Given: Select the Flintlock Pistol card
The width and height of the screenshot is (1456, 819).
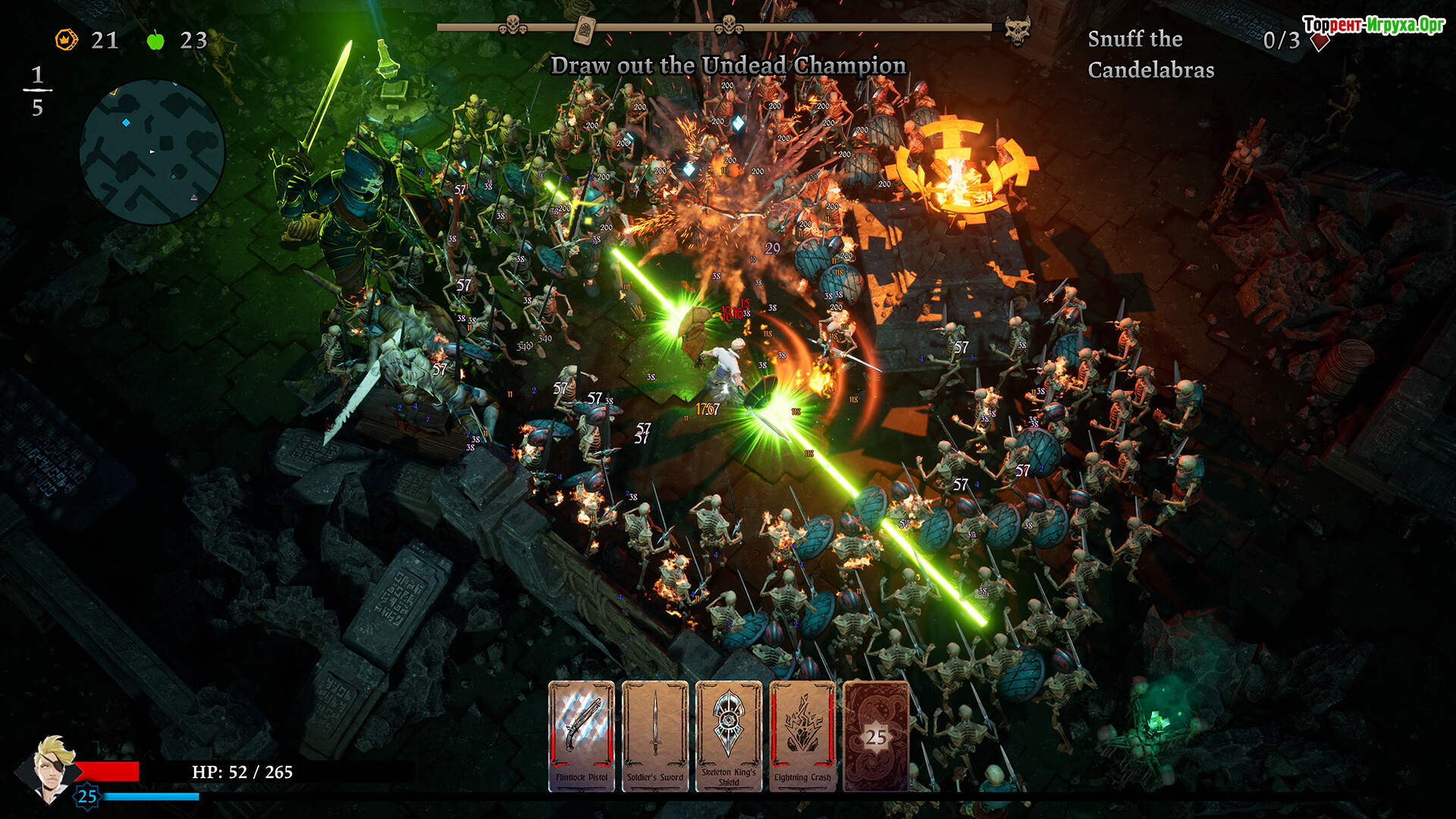Looking at the screenshot, I should pos(581,736).
